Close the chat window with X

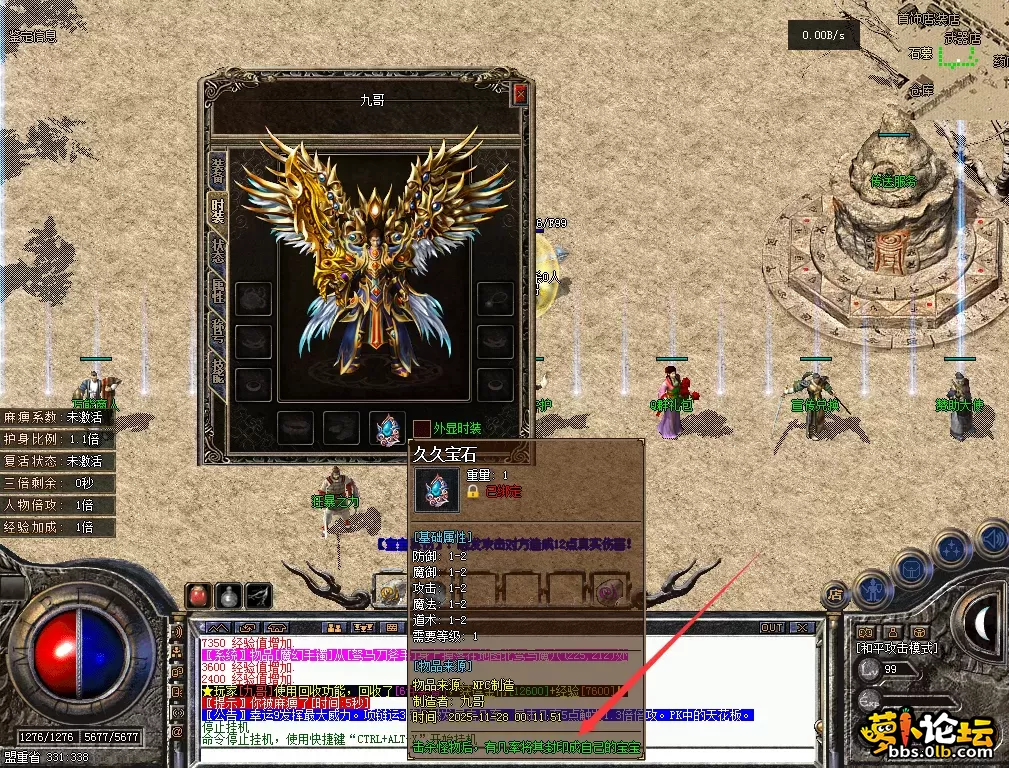click(801, 628)
